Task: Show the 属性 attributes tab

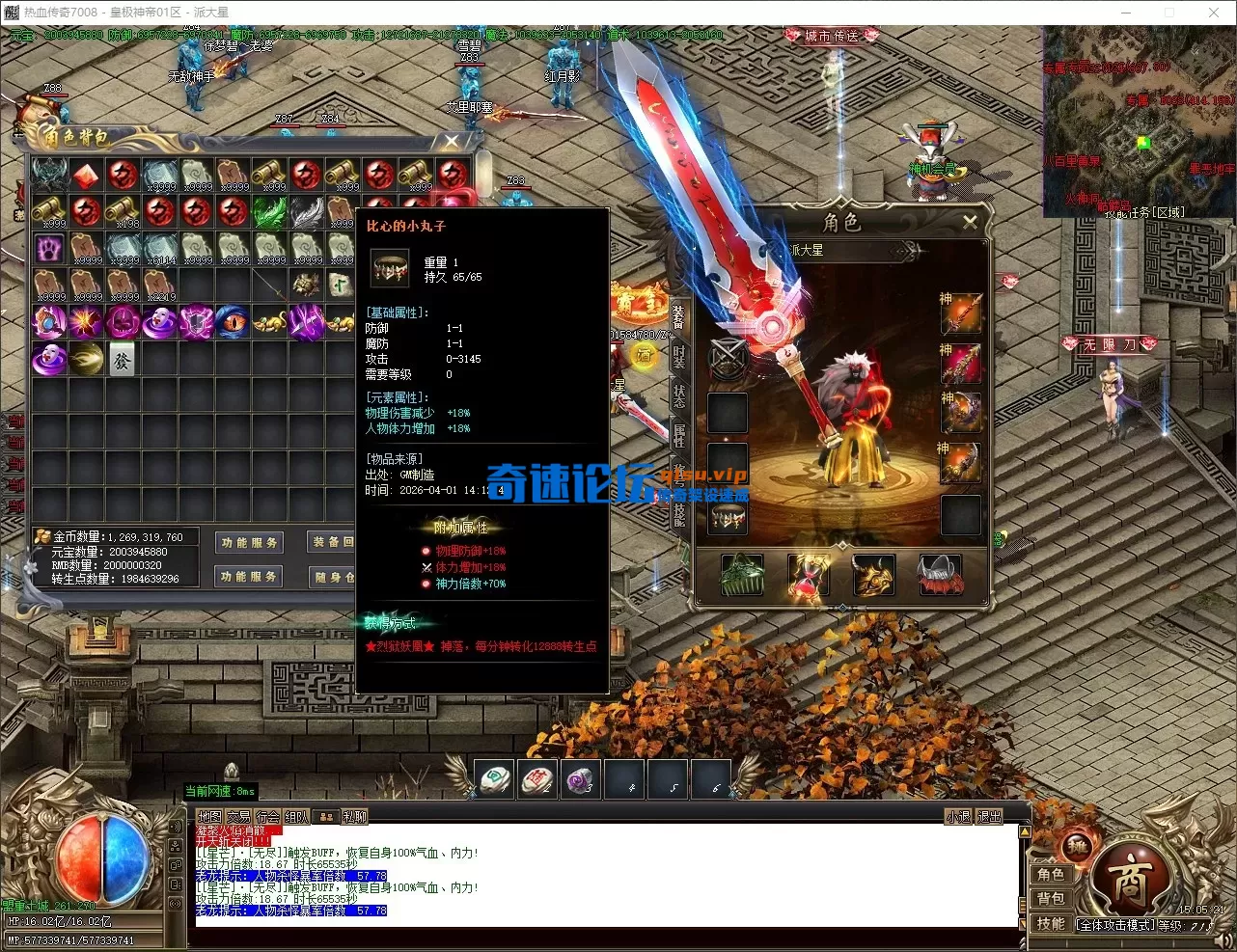Action: [x=679, y=436]
